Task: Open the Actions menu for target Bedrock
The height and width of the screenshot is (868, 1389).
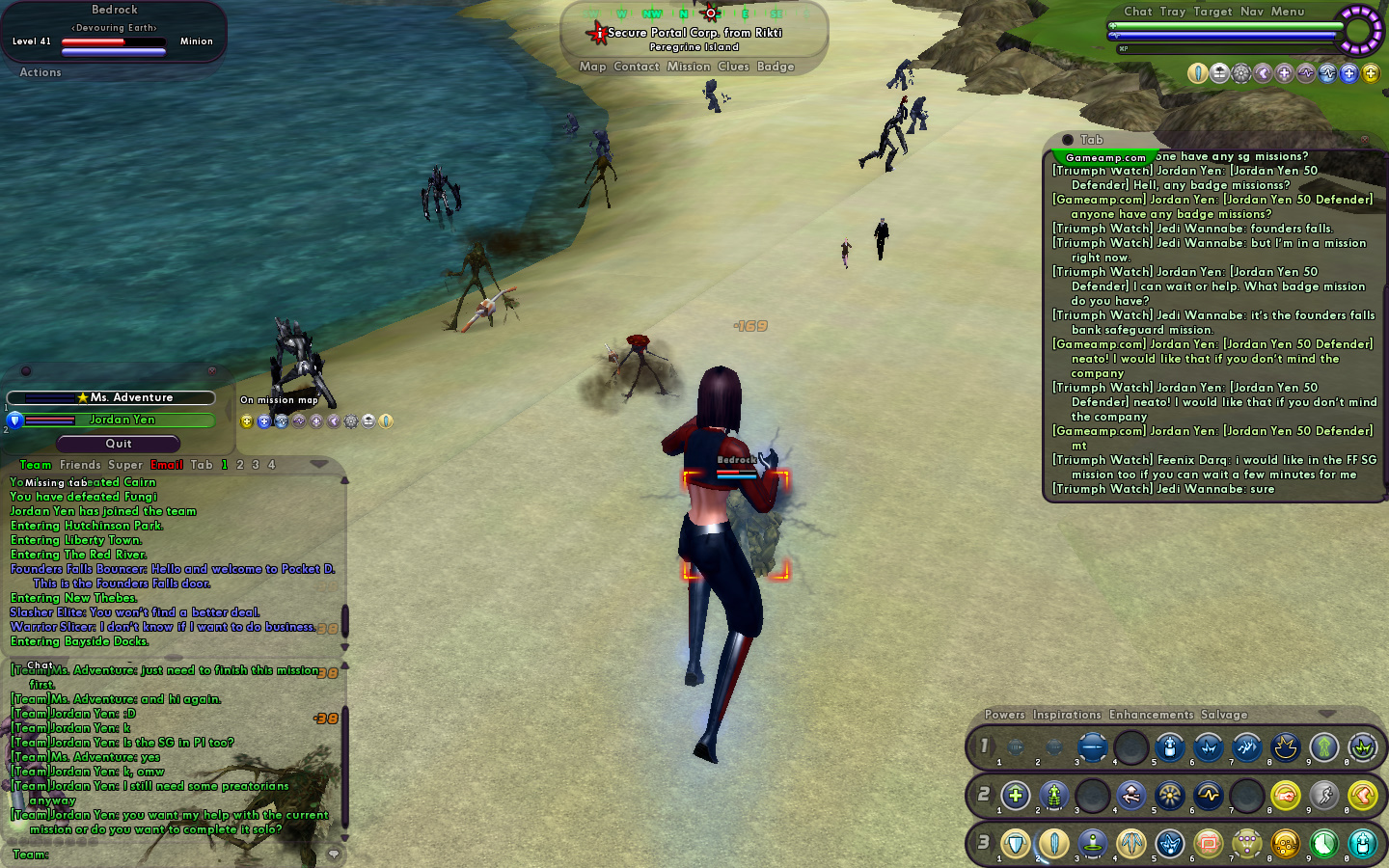Action: click(41, 72)
